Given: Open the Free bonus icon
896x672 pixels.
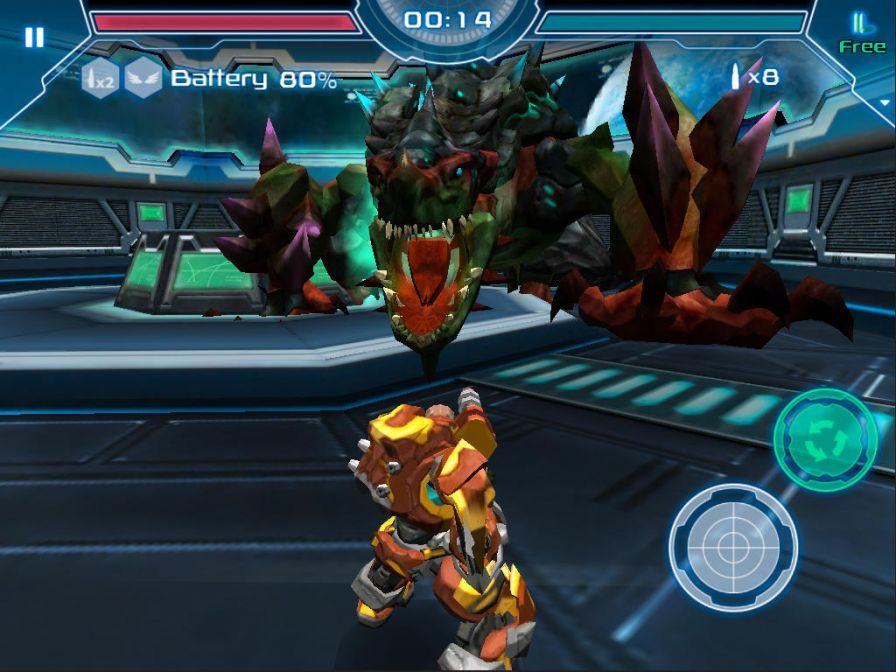Looking at the screenshot, I should [861, 32].
